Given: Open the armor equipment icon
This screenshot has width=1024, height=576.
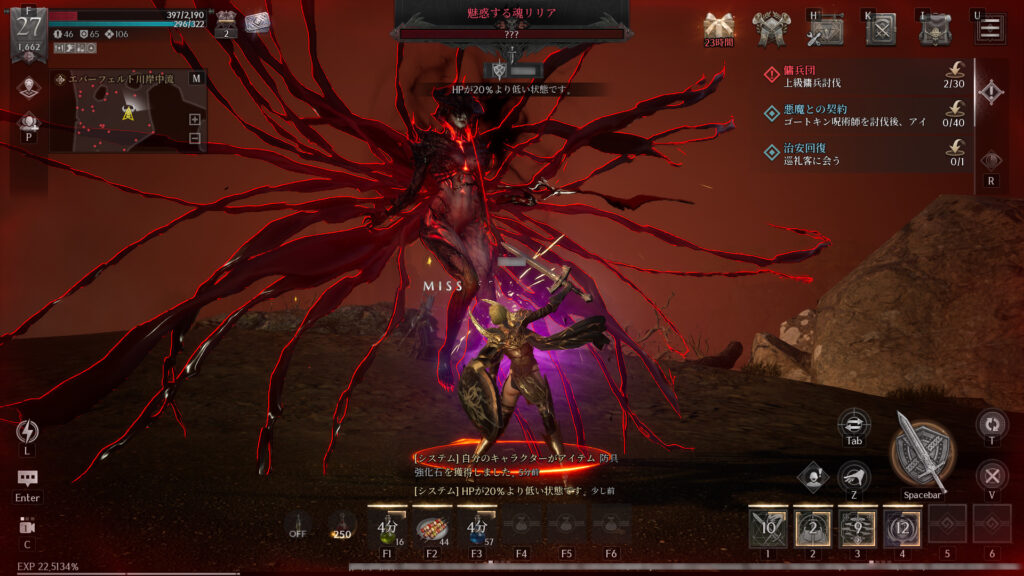Looking at the screenshot, I should [x=773, y=30].
